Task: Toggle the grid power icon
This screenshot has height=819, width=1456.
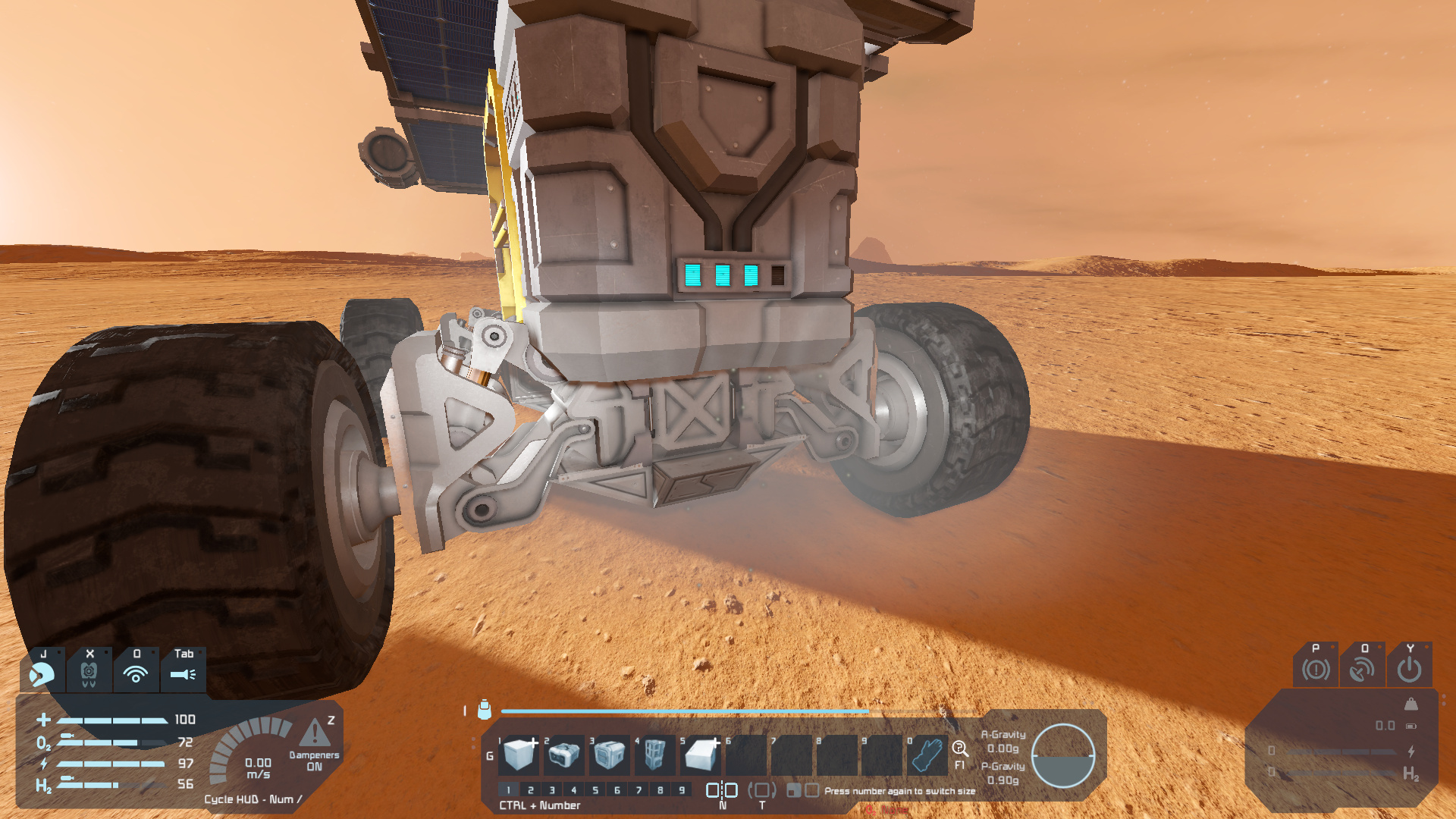Action: click(1409, 670)
